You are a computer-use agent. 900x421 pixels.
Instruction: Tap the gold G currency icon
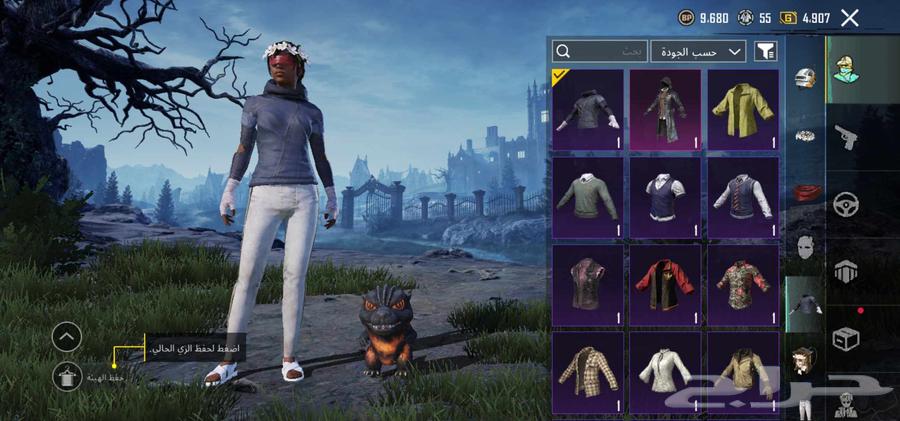pyautogui.click(x=789, y=17)
